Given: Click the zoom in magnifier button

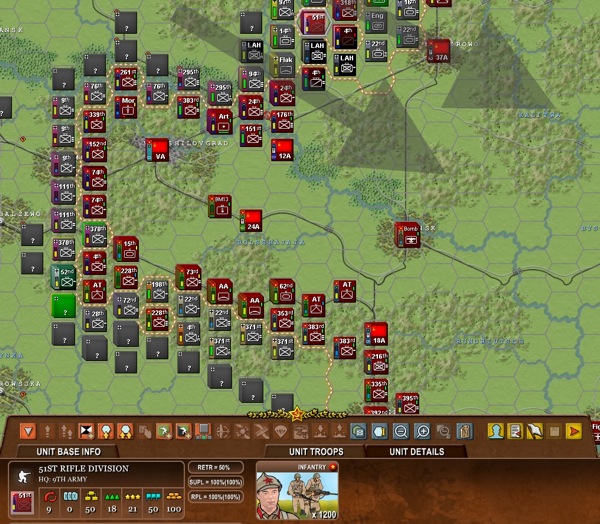Looking at the screenshot, I should point(422,431).
